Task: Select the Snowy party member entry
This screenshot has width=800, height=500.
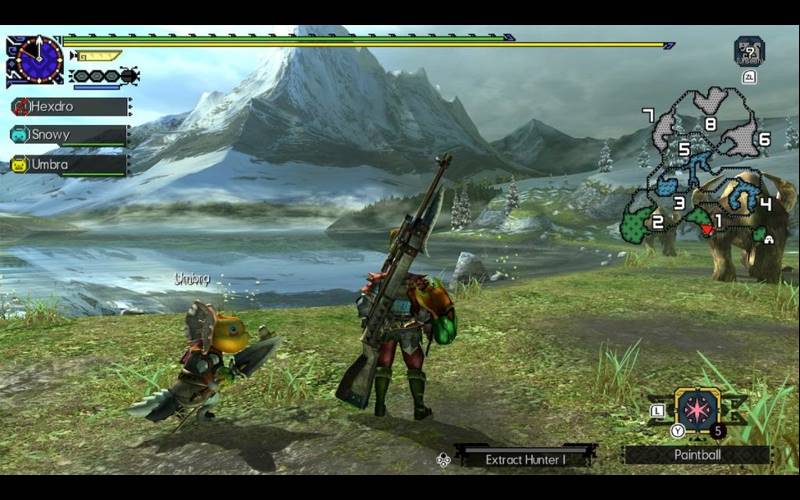Action: click(70, 135)
